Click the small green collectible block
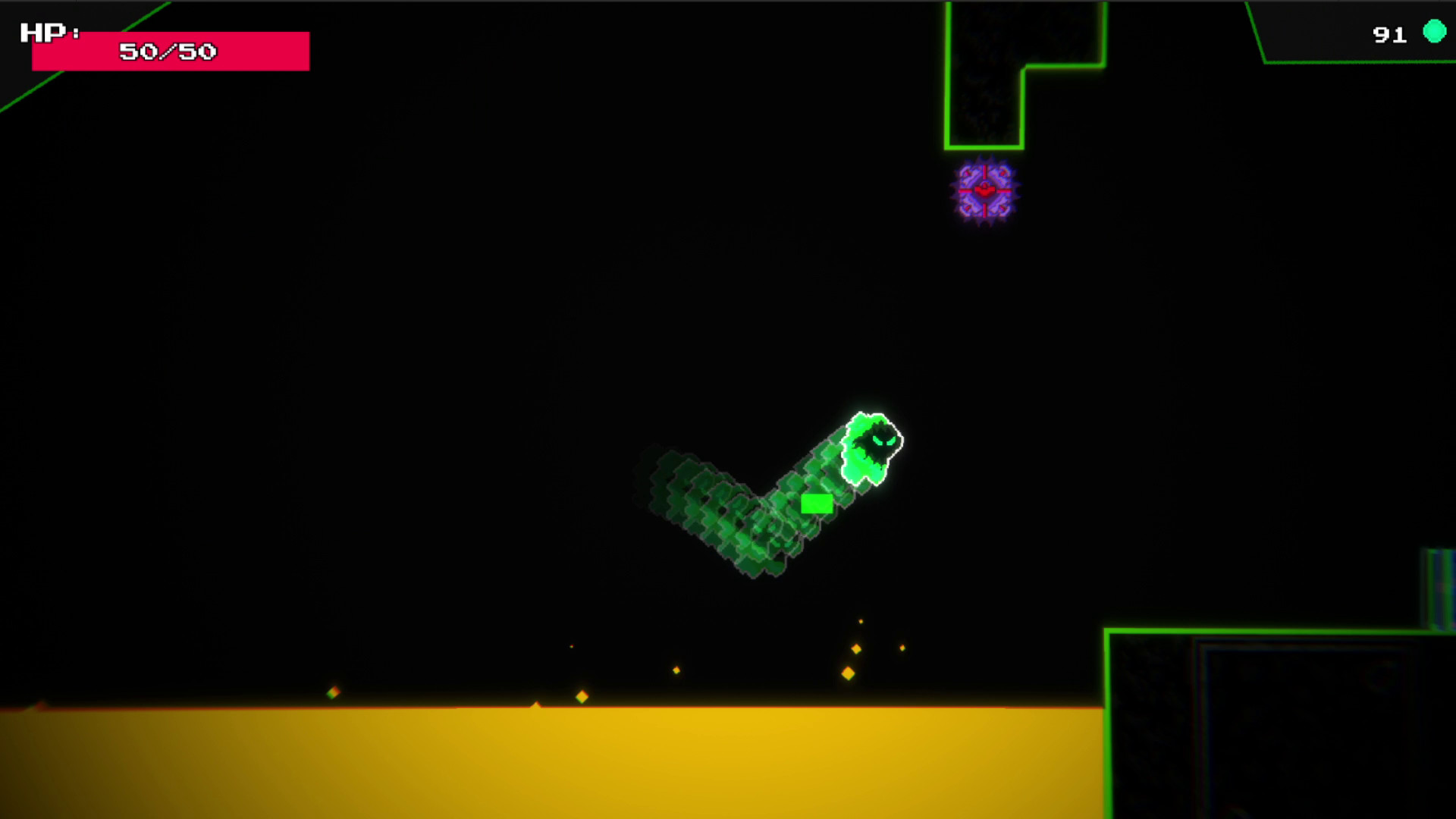 point(817,502)
